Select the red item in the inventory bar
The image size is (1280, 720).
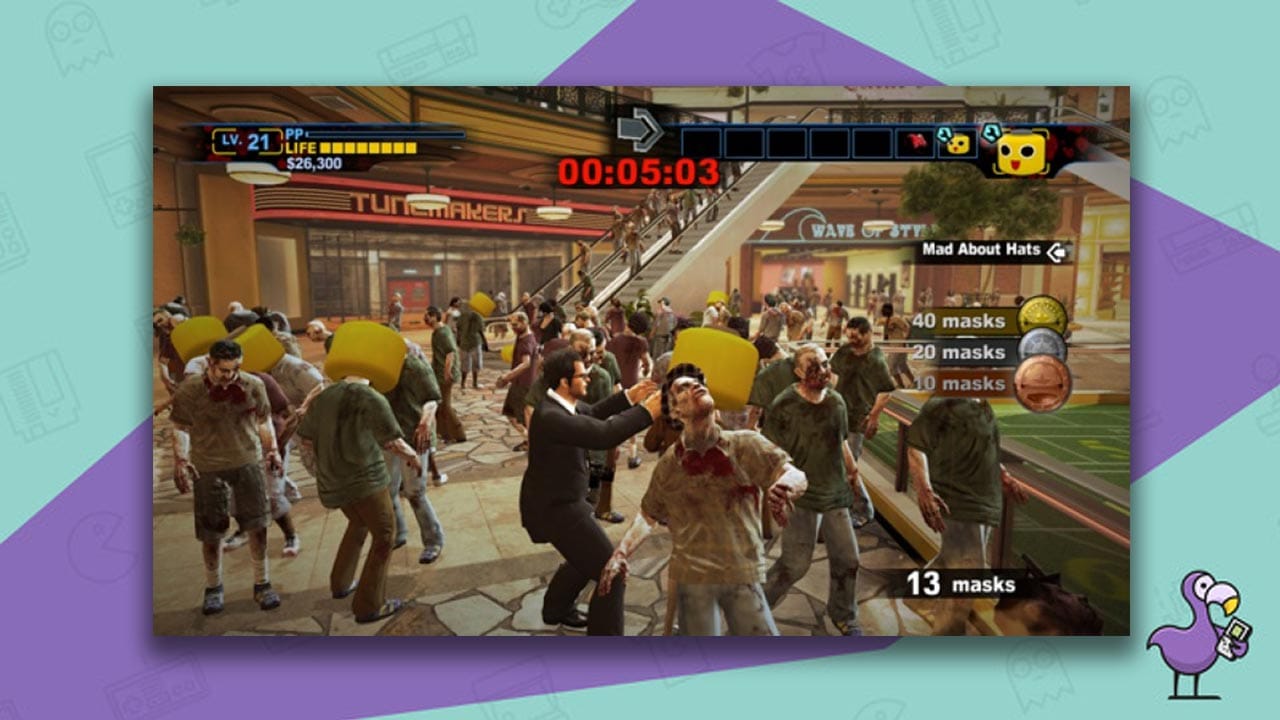click(x=917, y=142)
